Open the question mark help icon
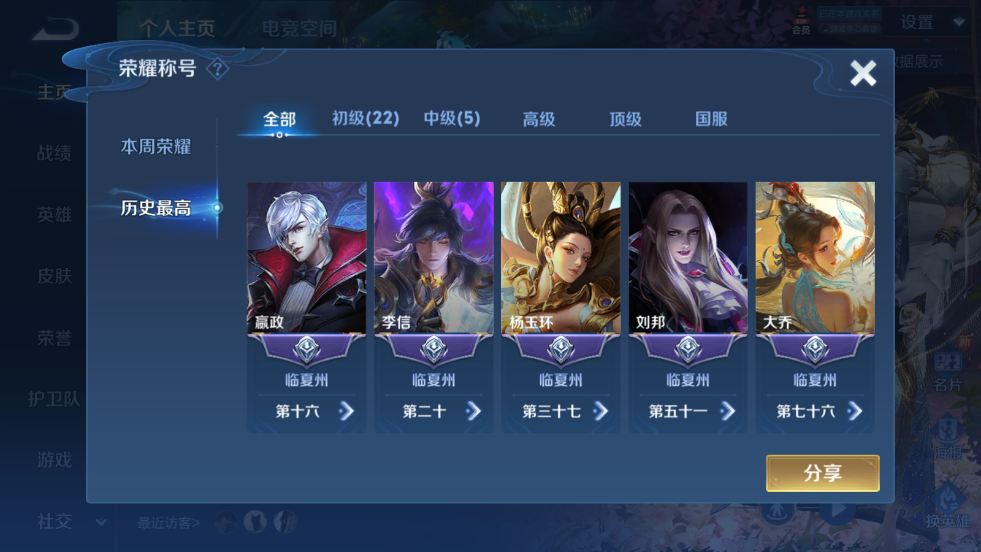 point(217,70)
